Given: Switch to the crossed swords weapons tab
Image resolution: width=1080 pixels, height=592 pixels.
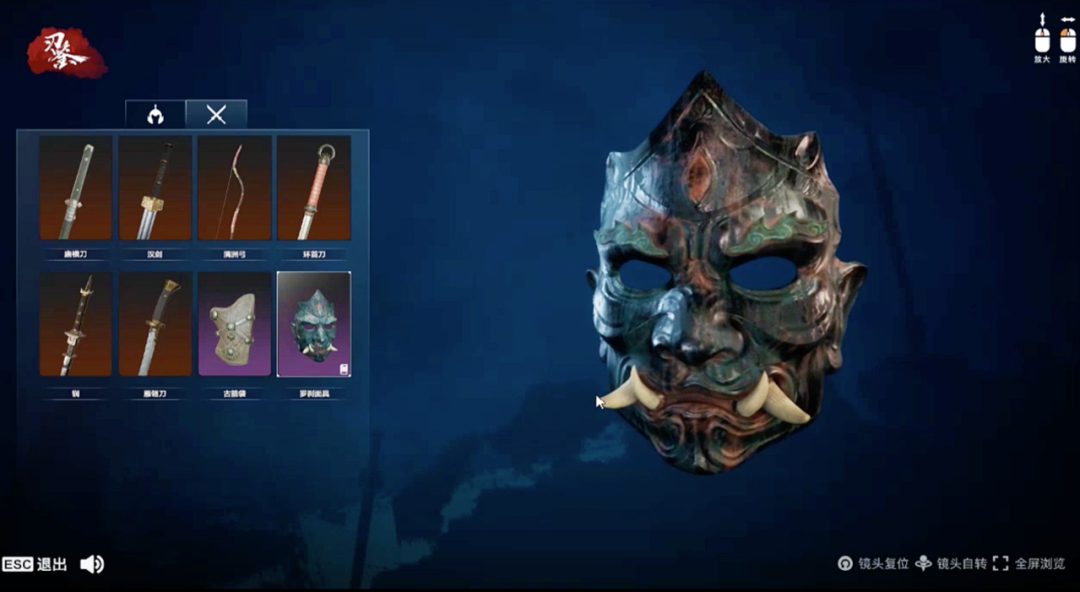Looking at the screenshot, I should tap(216, 114).
